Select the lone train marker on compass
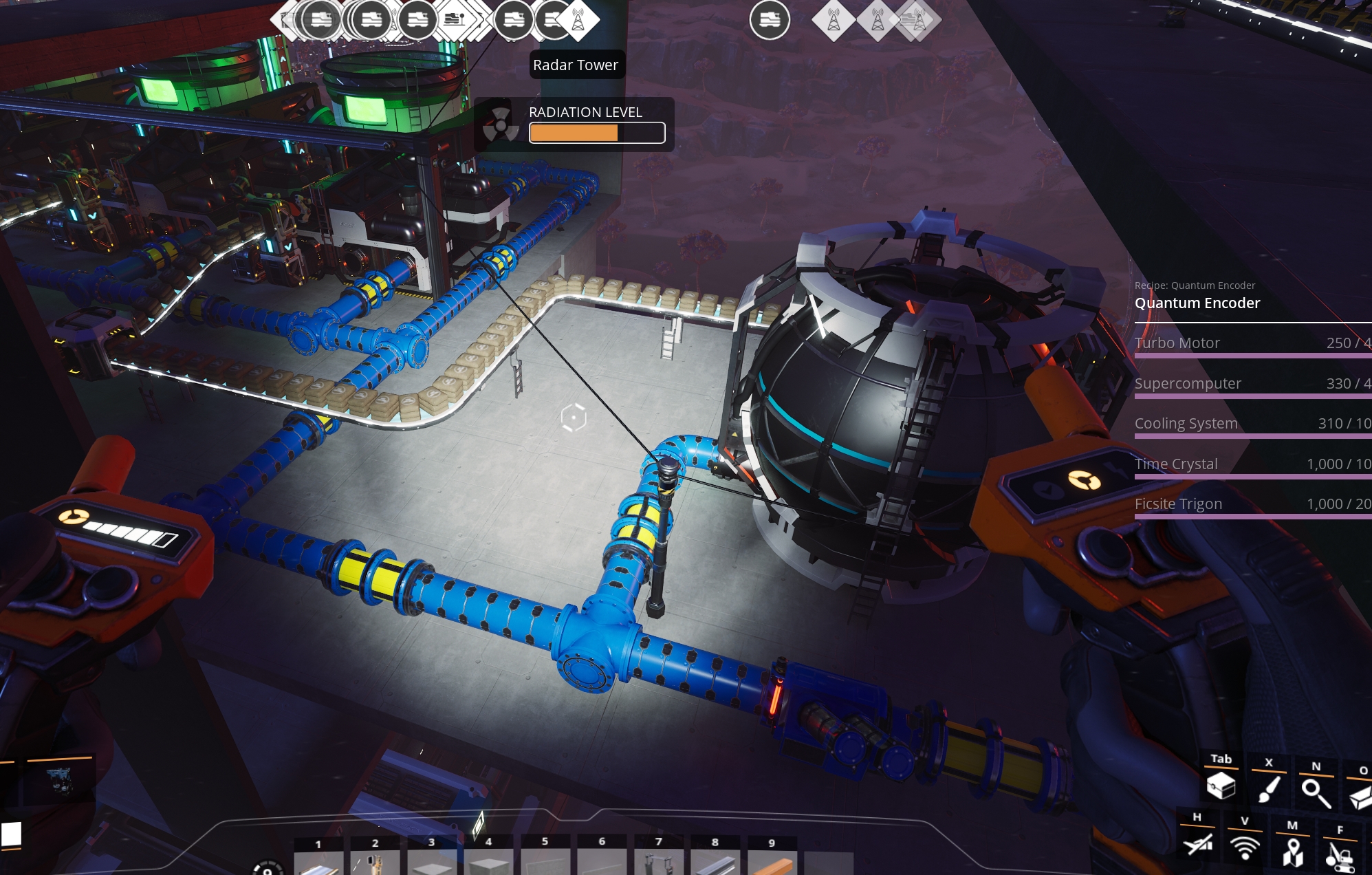The height and width of the screenshot is (875, 1372). coord(770,21)
